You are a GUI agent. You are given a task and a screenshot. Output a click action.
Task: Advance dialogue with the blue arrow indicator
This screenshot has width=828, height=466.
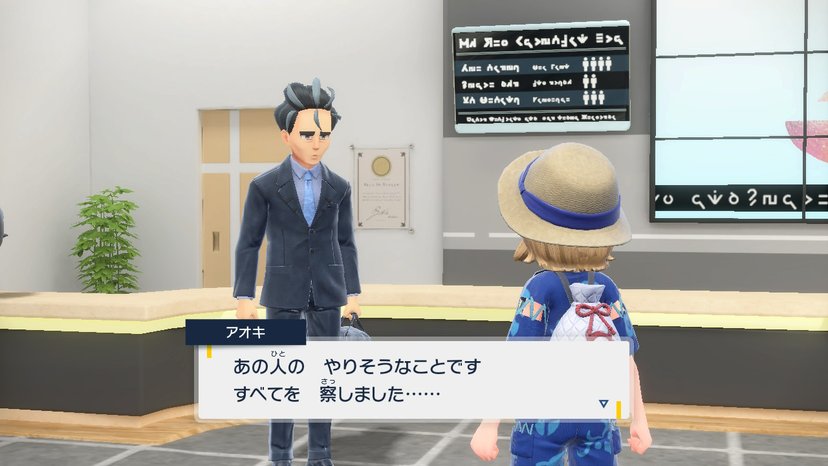(603, 403)
